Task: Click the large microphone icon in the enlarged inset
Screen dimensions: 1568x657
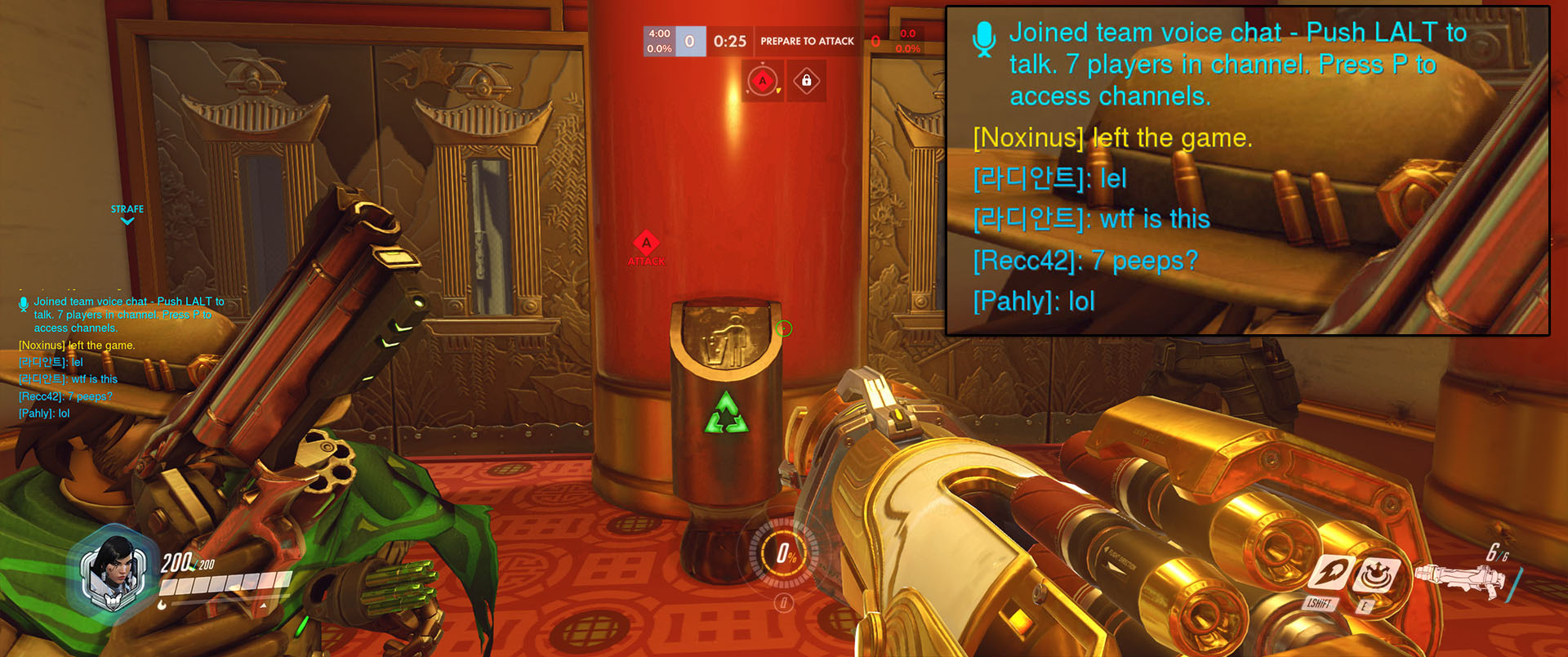Action: (x=985, y=38)
